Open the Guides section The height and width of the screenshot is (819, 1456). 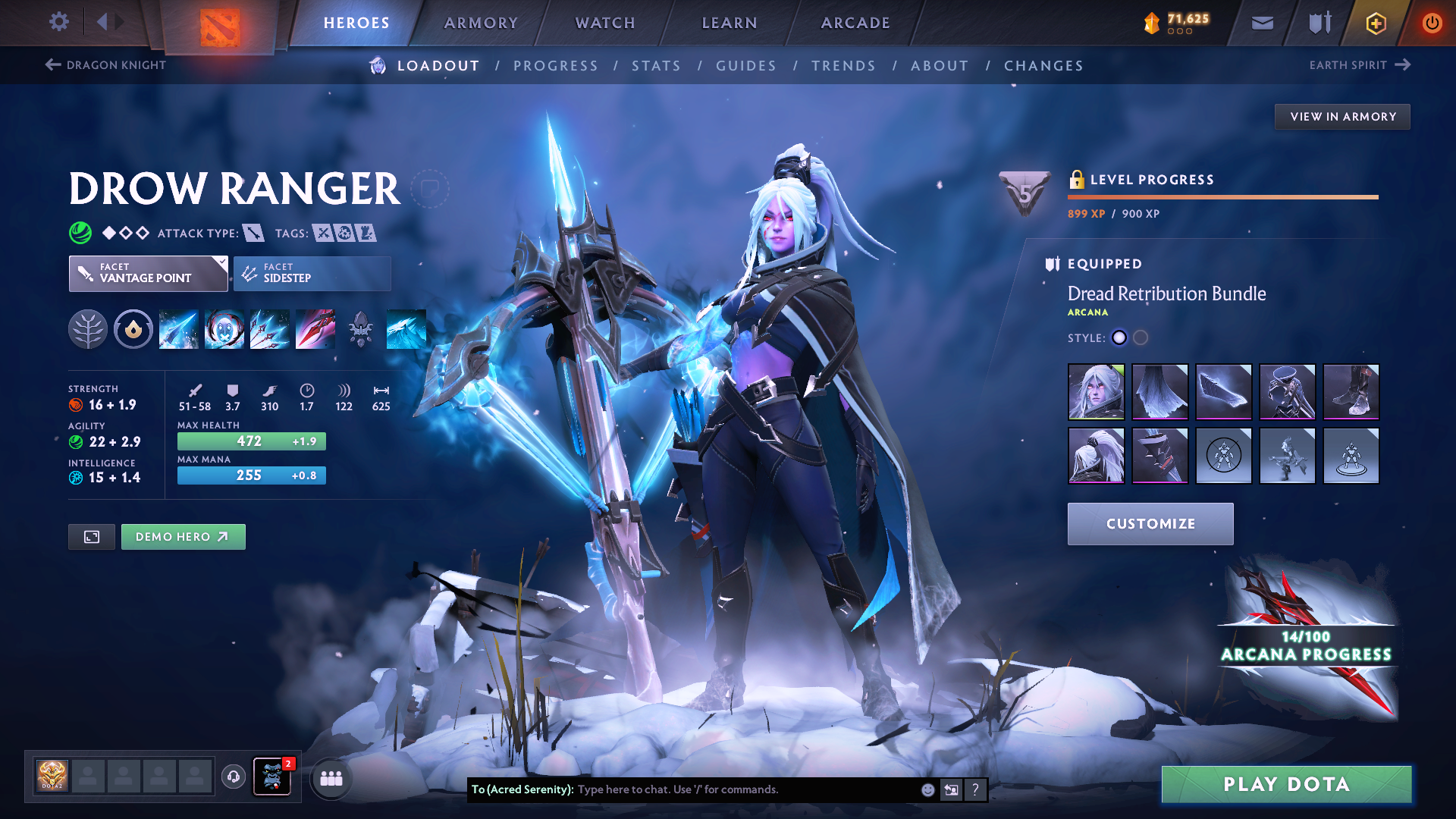coord(746,66)
